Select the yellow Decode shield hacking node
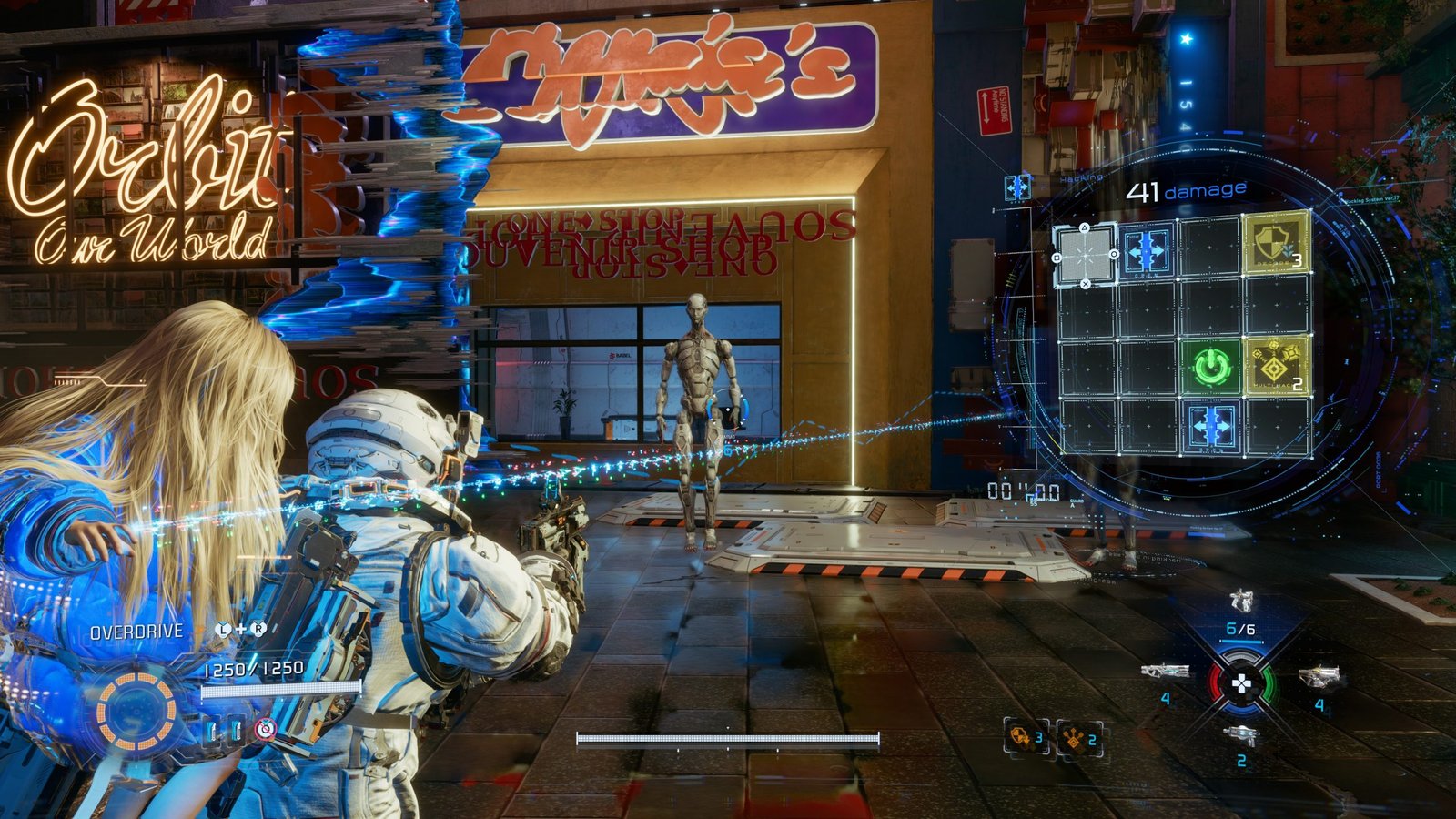The height and width of the screenshot is (819, 1456). (x=1276, y=244)
